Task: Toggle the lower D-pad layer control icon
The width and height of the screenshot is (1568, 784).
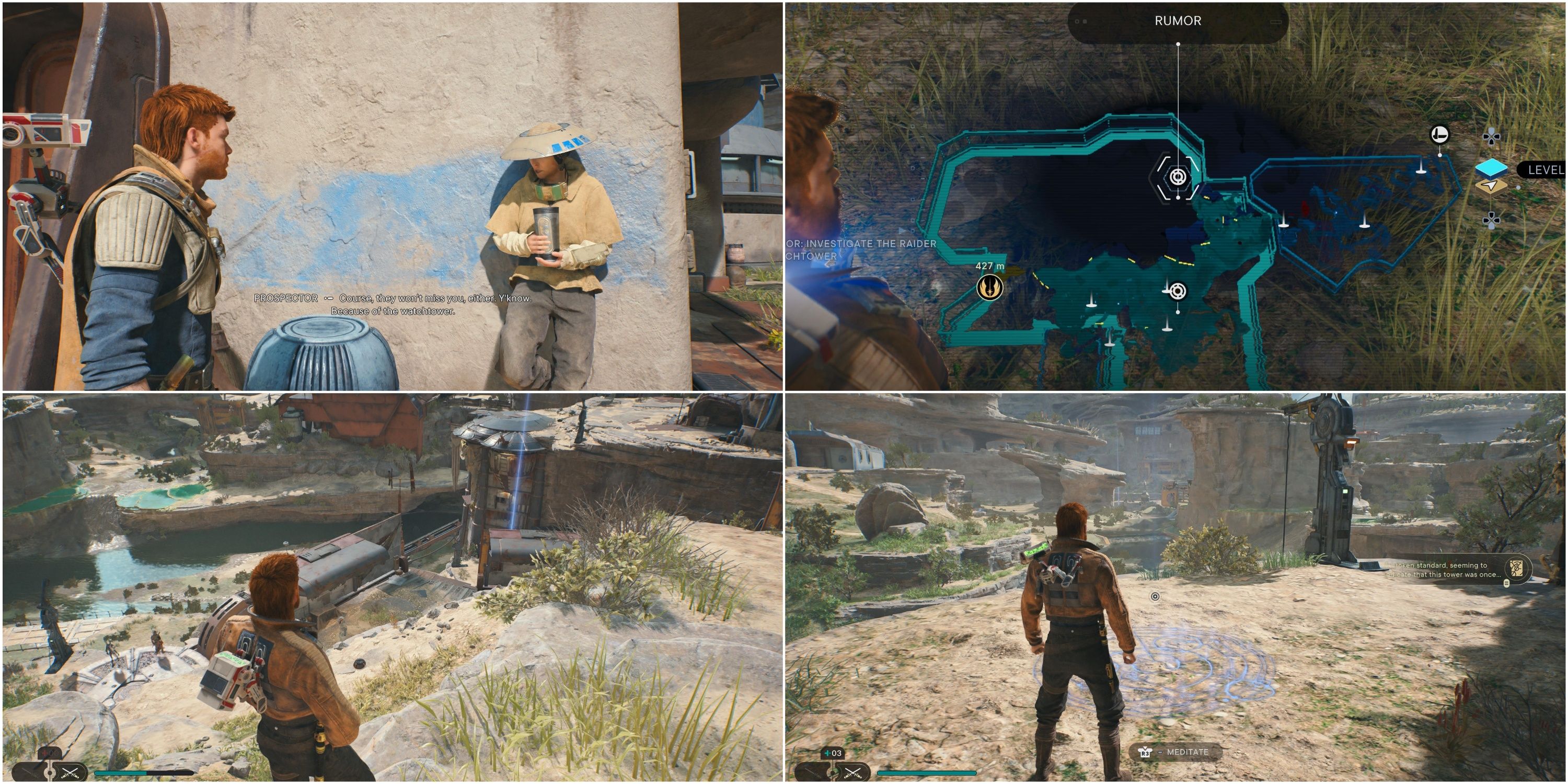Action: pos(1491,221)
